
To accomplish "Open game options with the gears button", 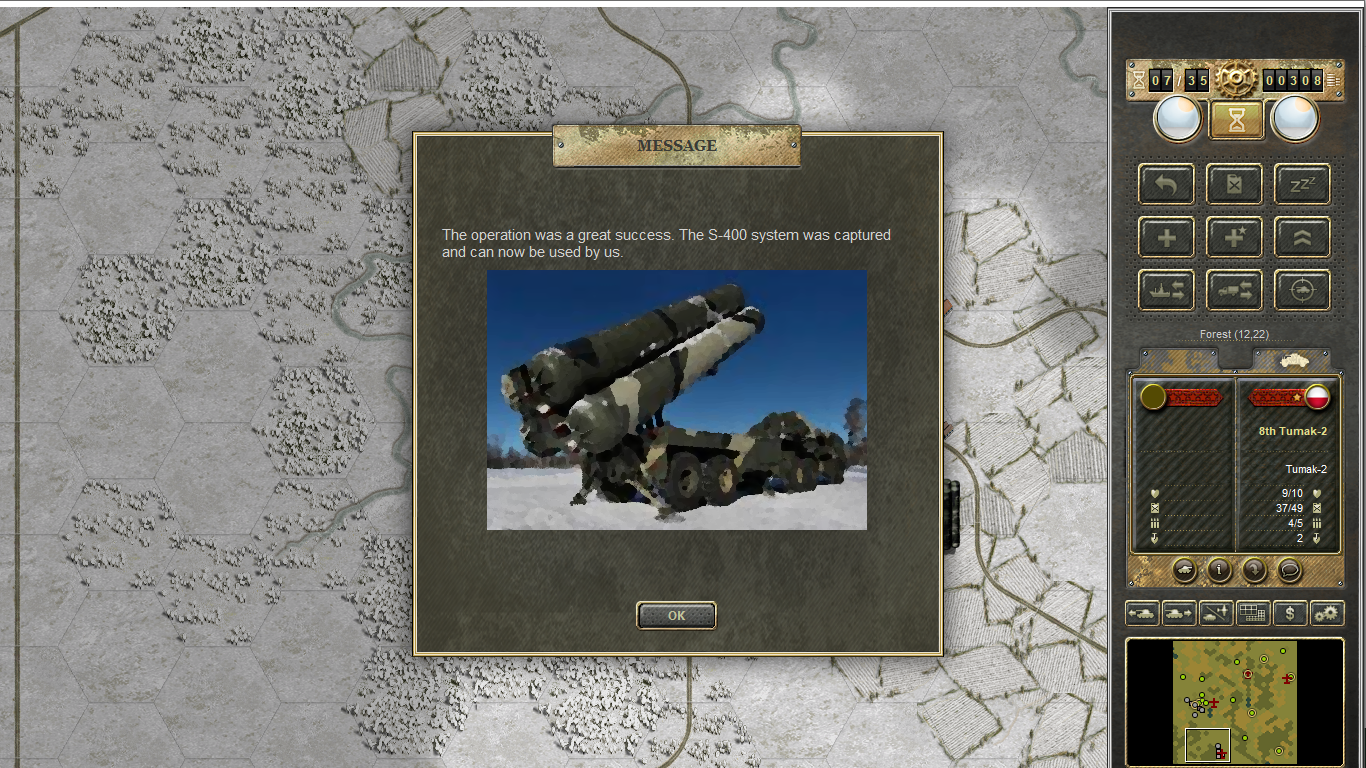I will coord(1327,613).
